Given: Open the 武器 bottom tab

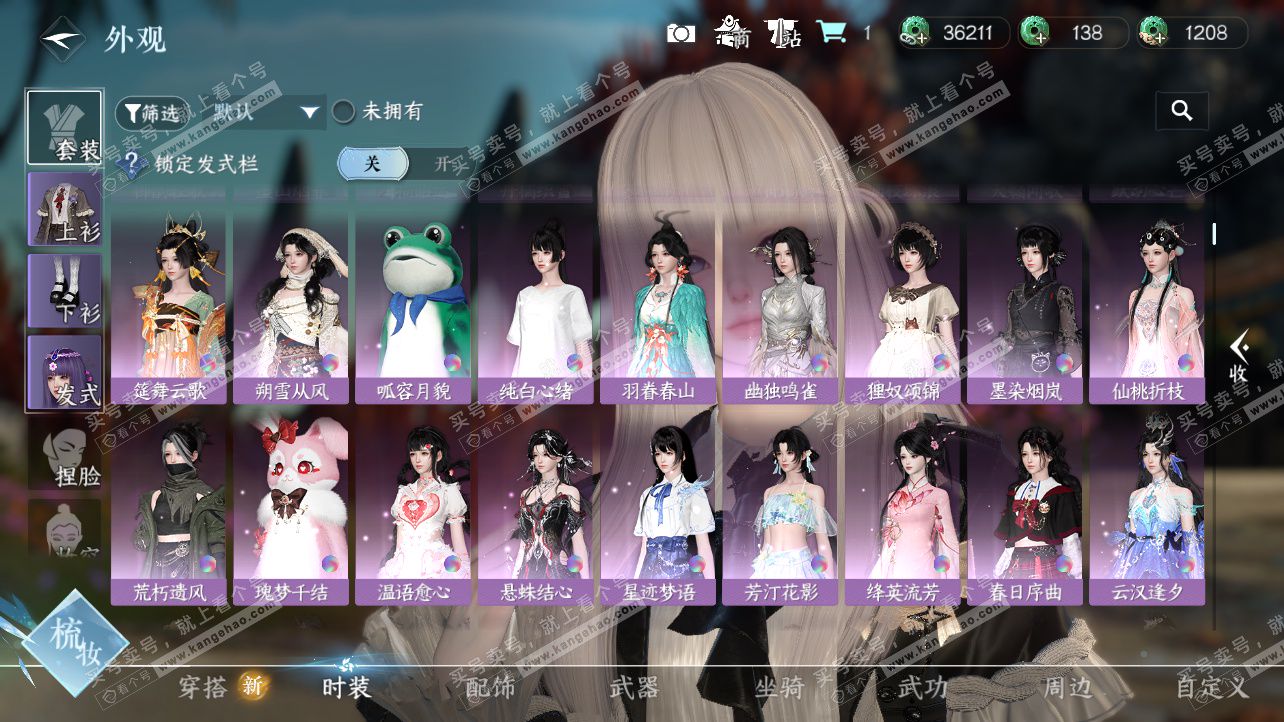Looking at the screenshot, I should (634, 688).
